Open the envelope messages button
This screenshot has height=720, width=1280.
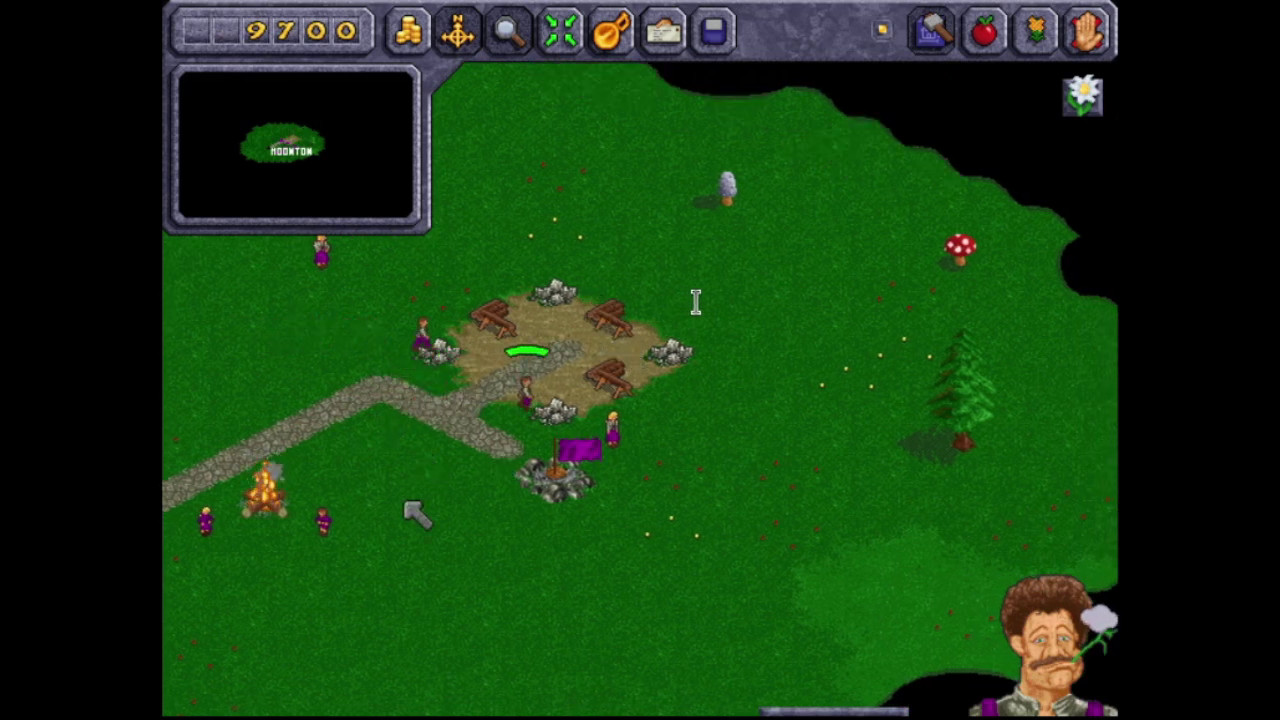tap(662, 31)
